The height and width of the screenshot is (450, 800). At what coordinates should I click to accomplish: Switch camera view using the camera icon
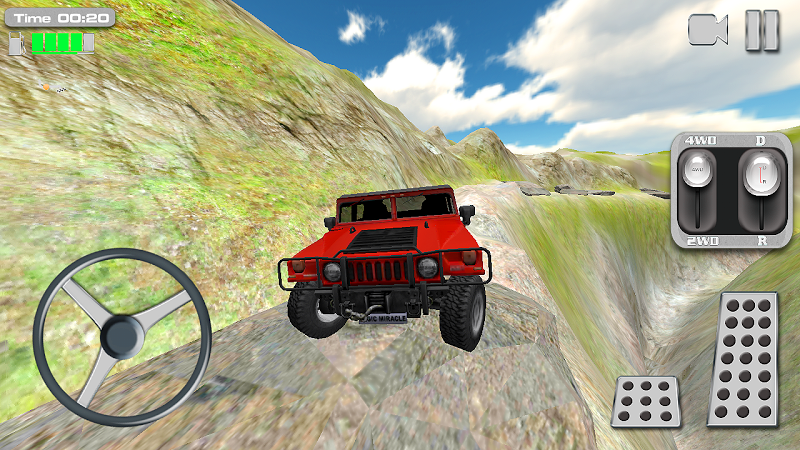click(707, 30)
